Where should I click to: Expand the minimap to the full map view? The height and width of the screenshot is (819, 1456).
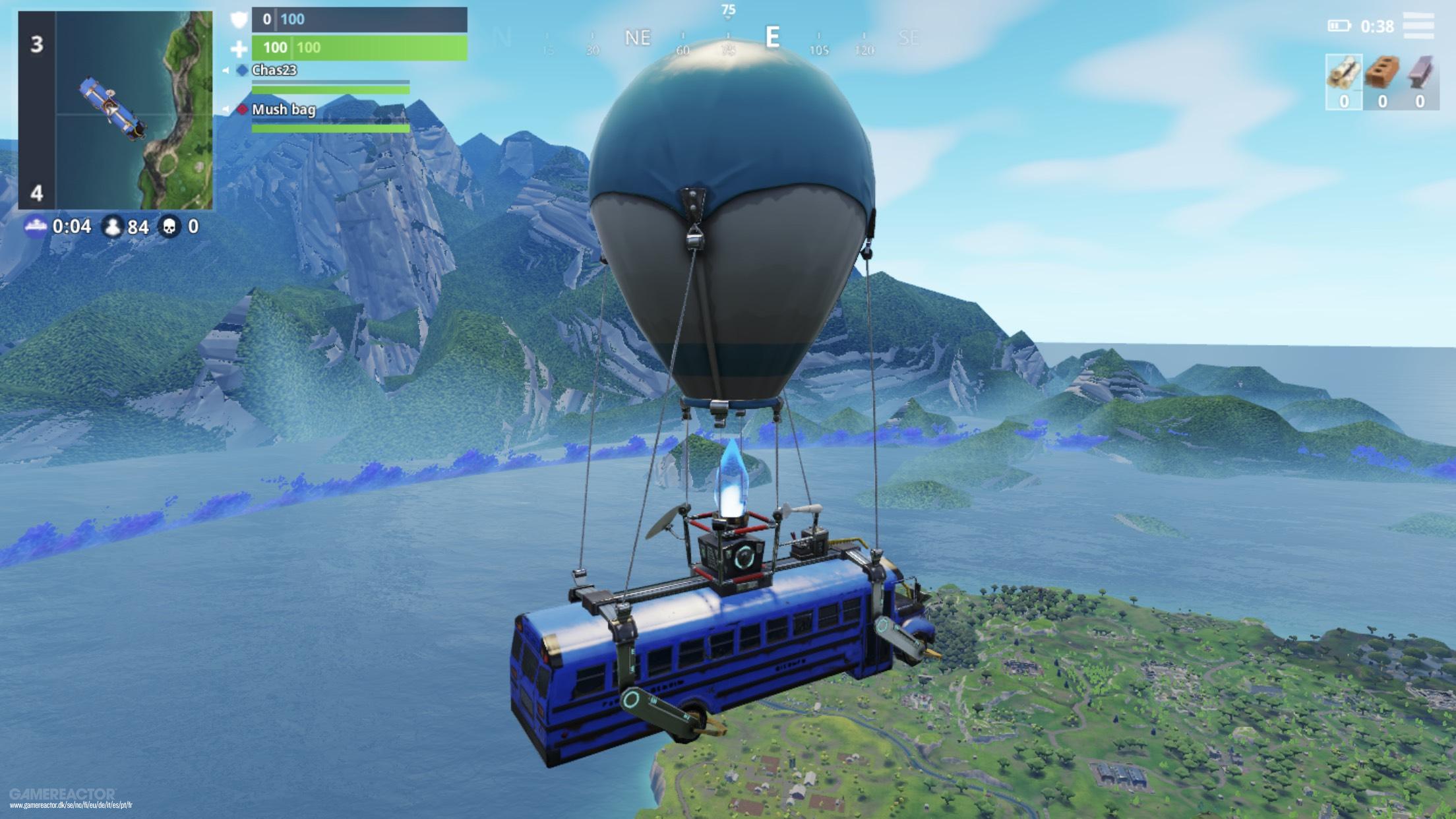[117, 109]
